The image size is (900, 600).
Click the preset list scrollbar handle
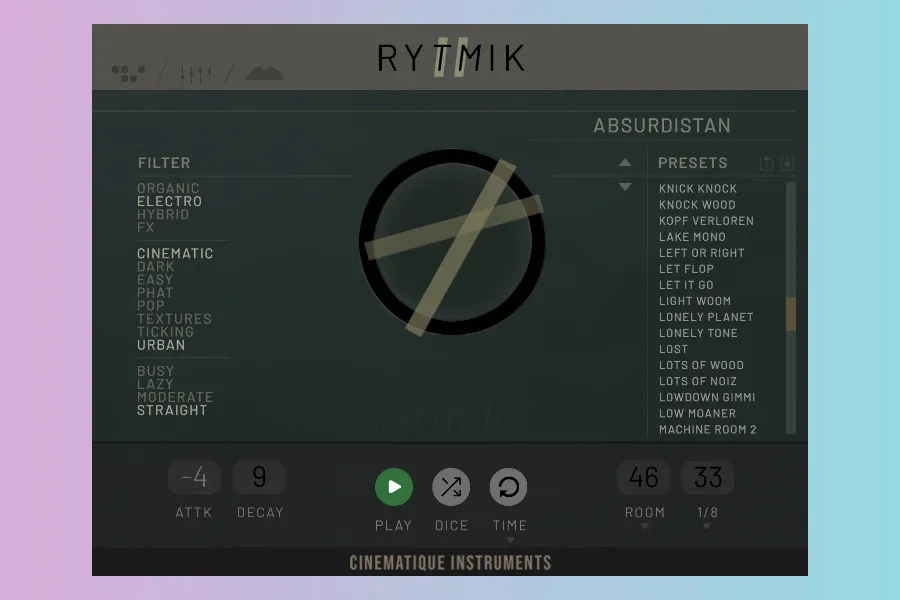[791, 314]
